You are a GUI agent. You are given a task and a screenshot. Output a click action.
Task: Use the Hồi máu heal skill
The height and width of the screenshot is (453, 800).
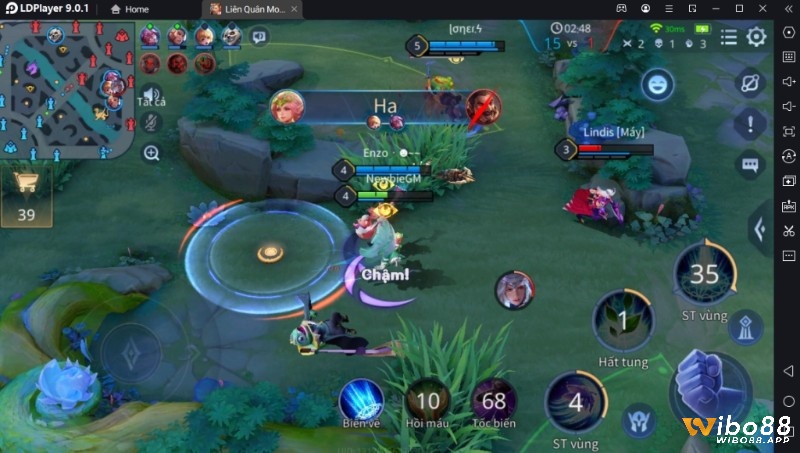(x=428, y=401)
